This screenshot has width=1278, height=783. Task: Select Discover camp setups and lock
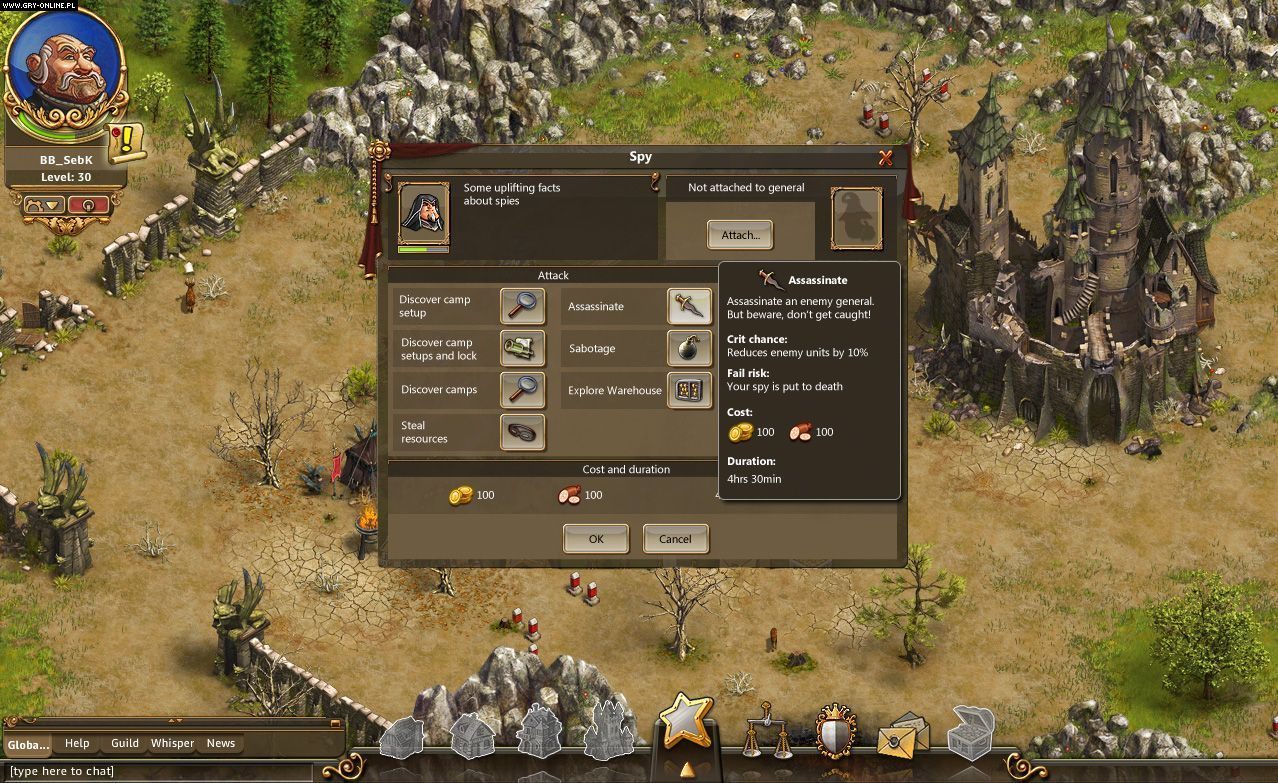(522, 348)
